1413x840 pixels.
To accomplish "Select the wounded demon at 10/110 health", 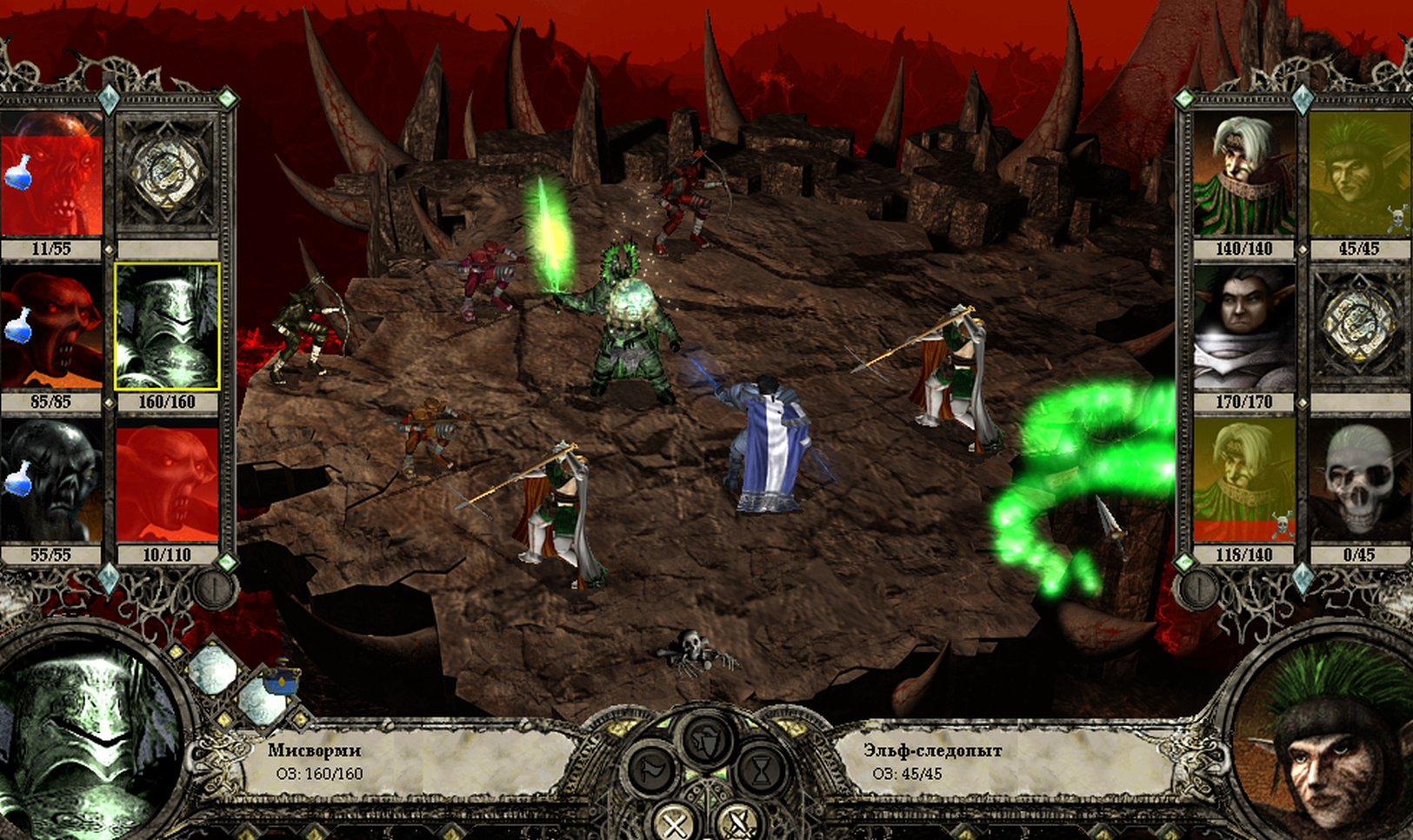I will point(167,481).
